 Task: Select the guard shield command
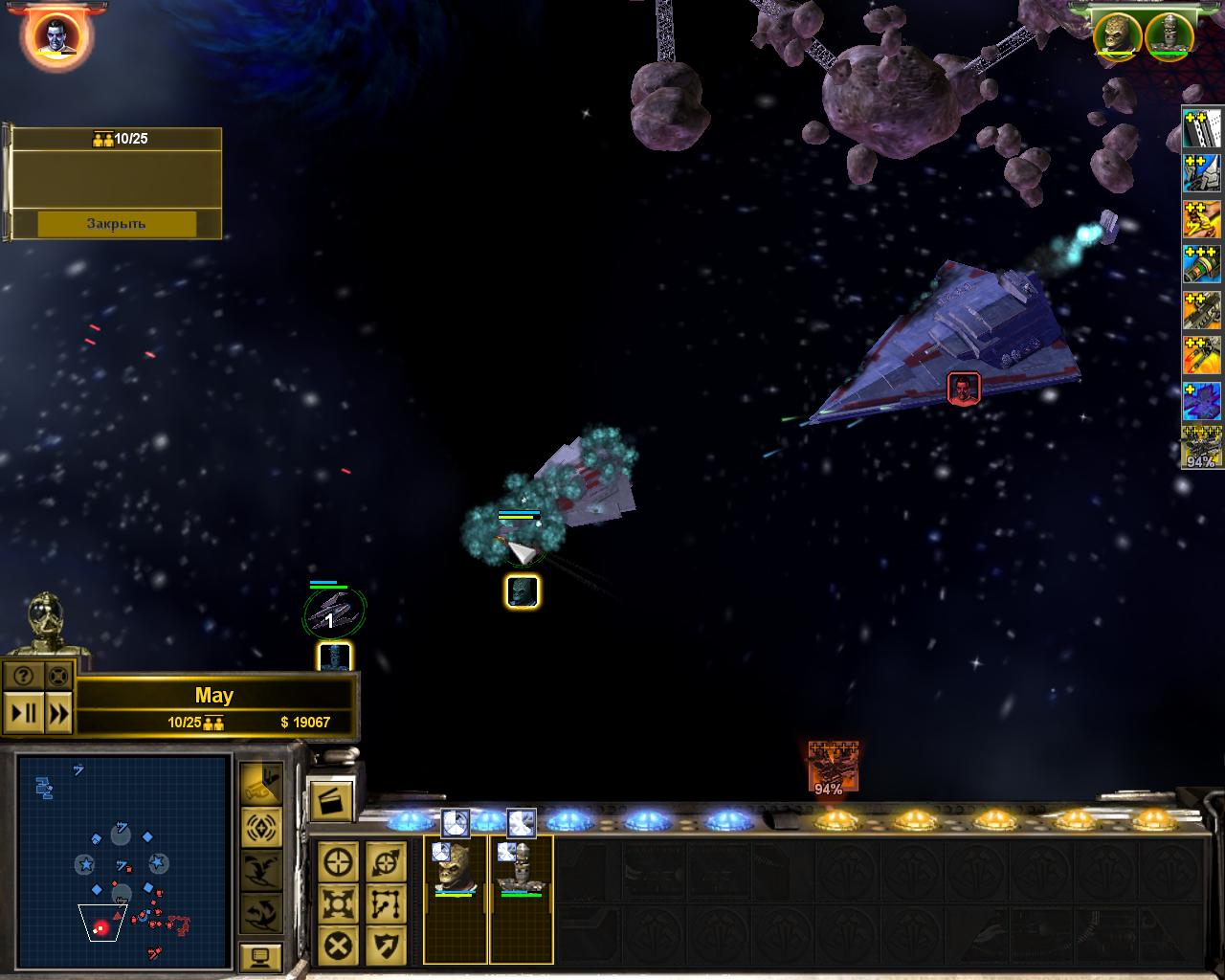(386, 946)
